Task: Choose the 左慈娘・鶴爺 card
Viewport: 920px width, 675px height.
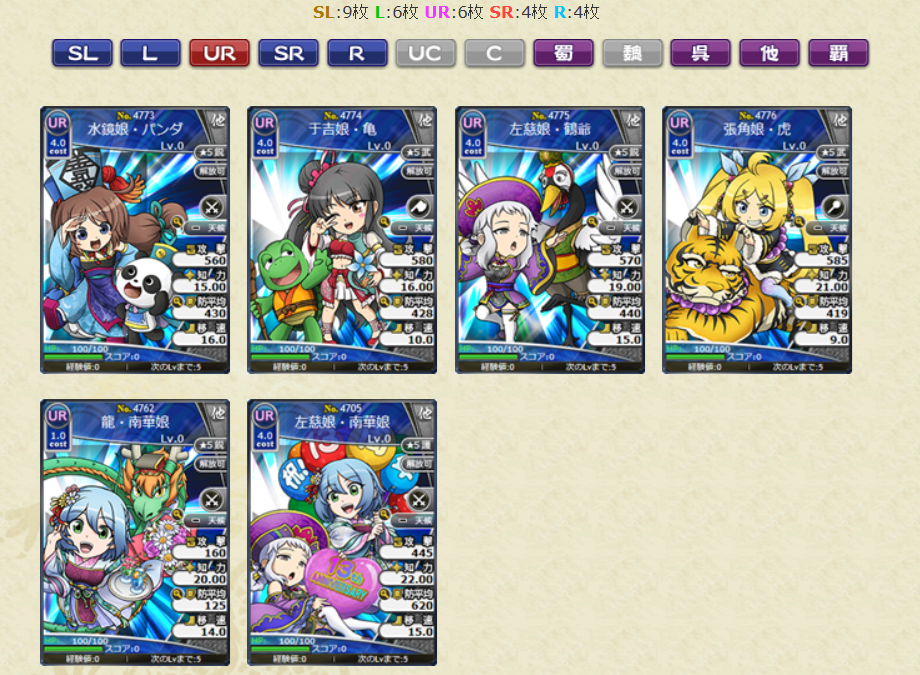Action: (550, 240)
